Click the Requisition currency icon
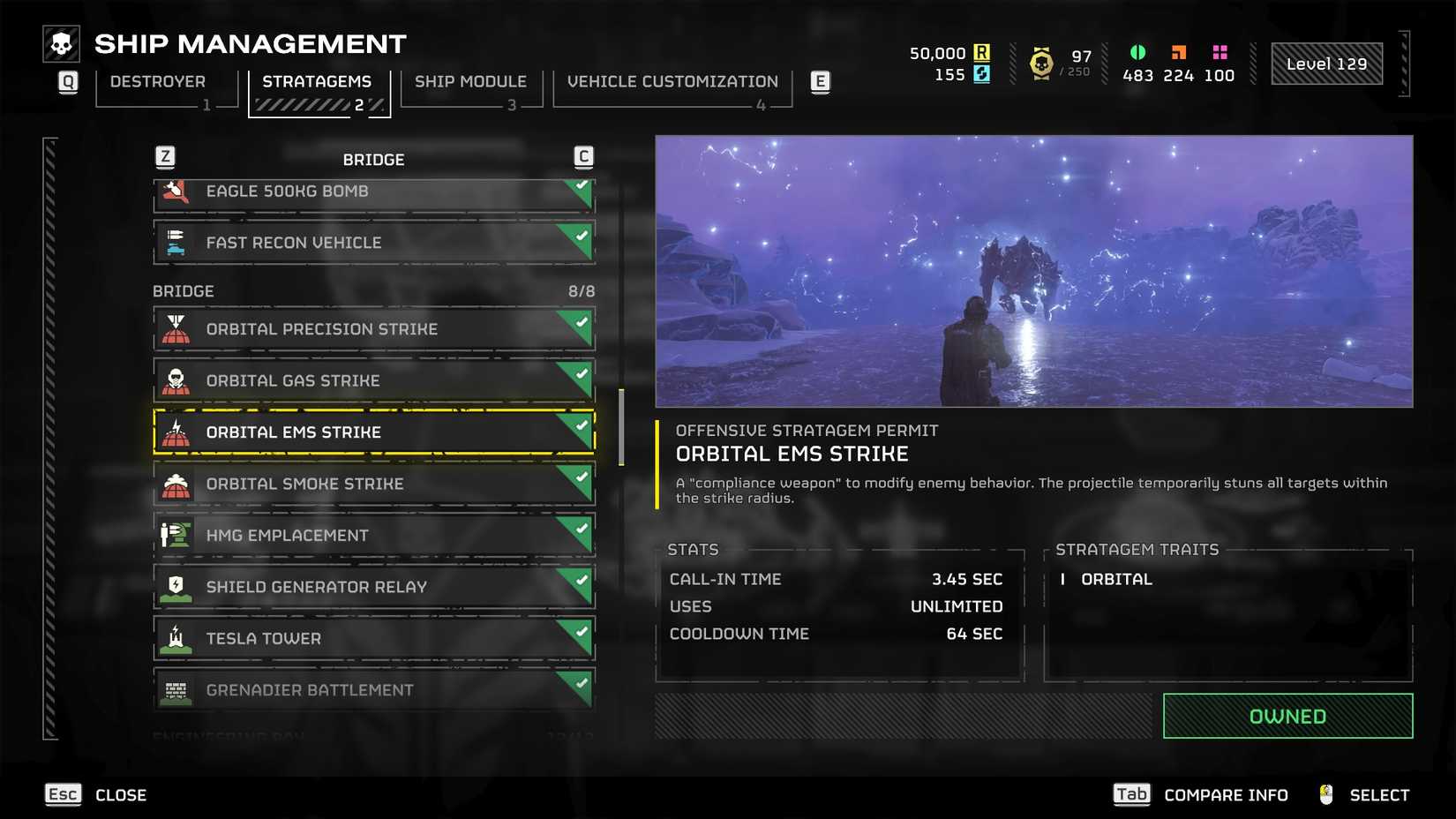 pyautogui.click(x=982, y=53)
